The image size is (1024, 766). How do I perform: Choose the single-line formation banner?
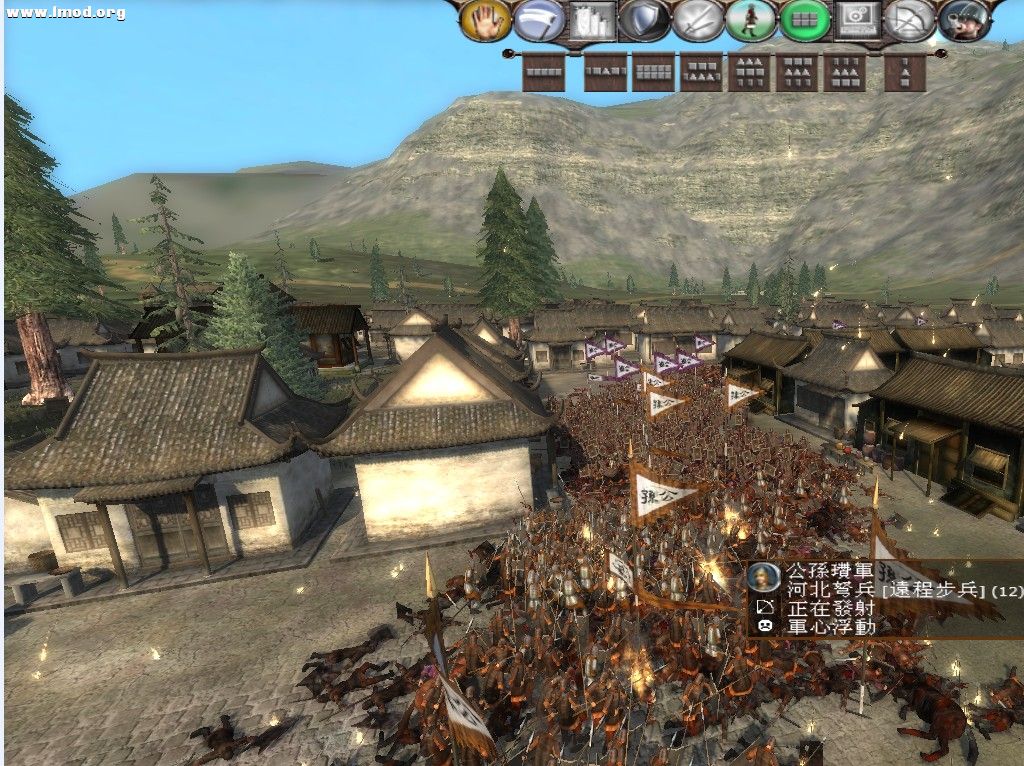click(544, 72)
